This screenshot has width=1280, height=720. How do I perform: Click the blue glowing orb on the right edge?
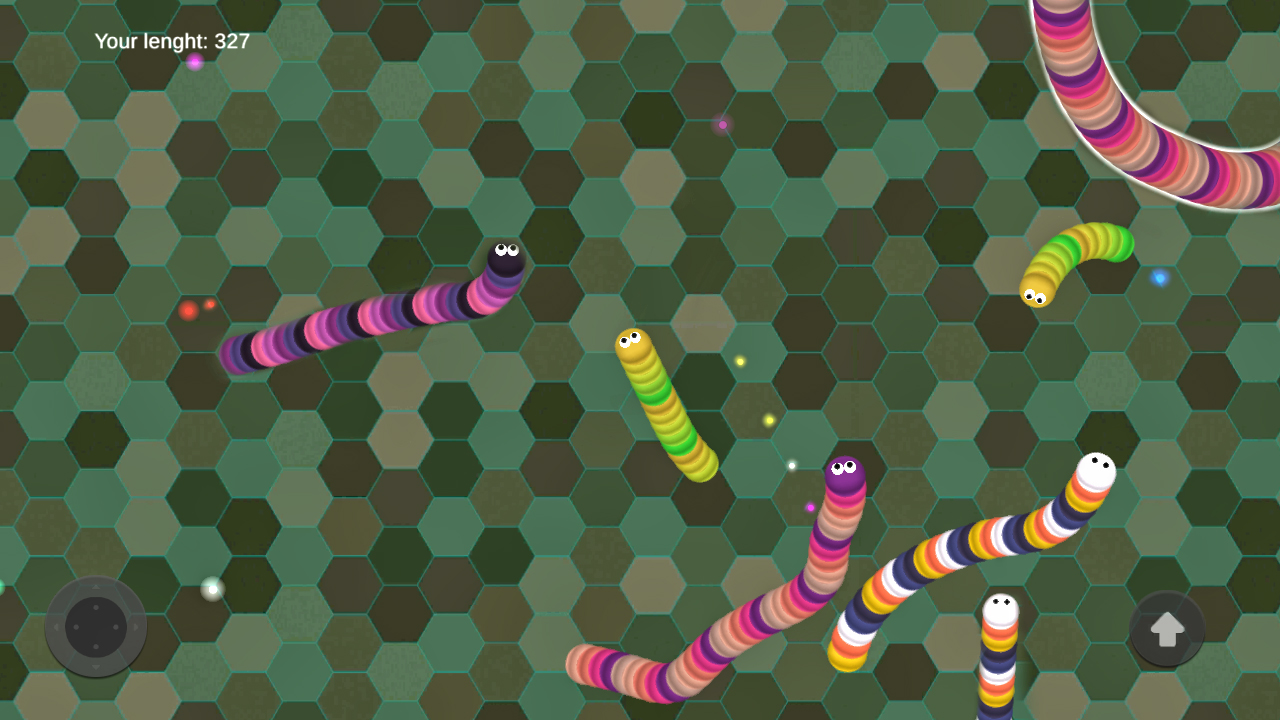click(x=1160, y=279)
